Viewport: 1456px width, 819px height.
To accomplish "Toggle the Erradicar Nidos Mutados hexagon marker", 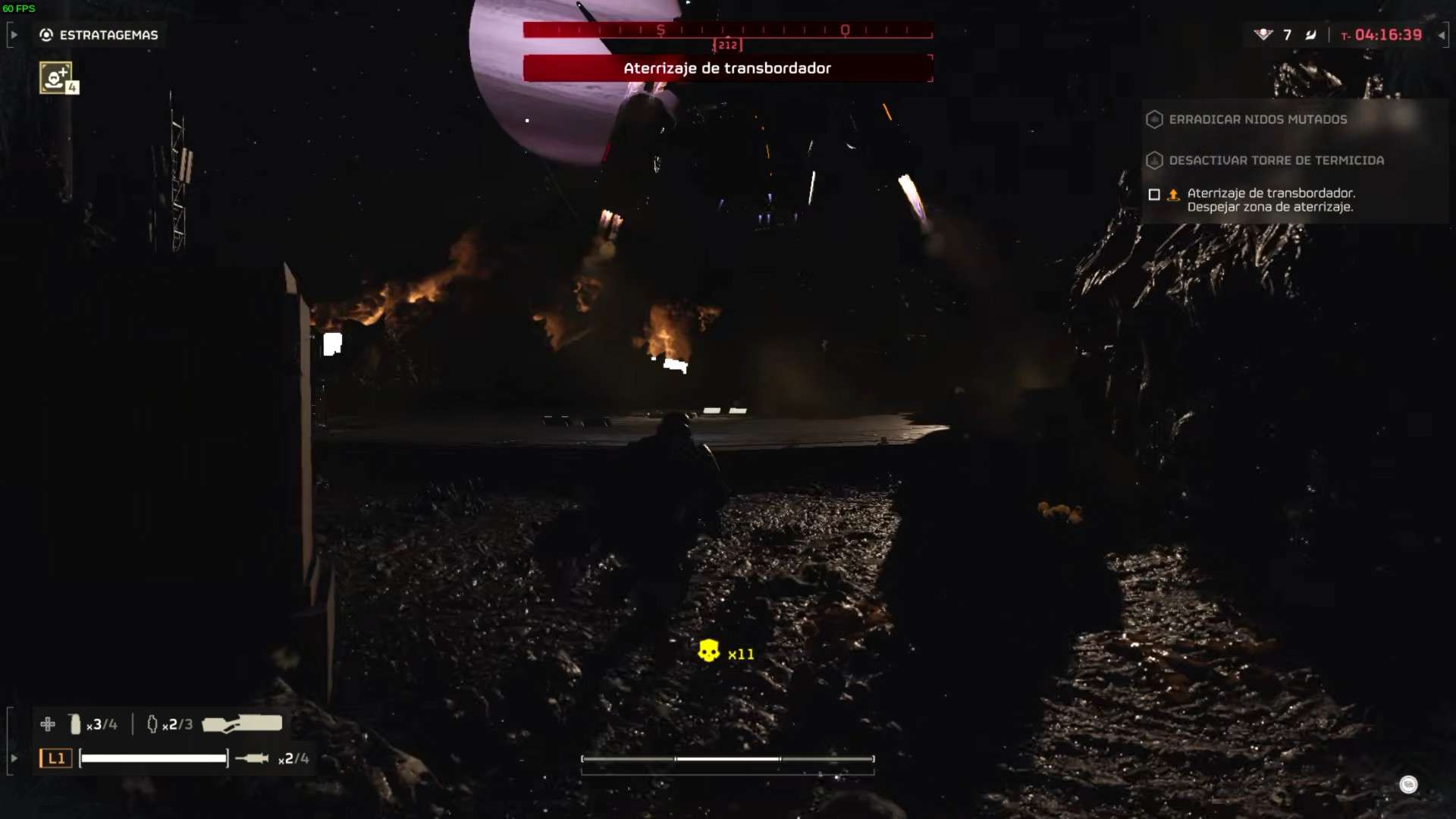I will [x=1154, y=119].
